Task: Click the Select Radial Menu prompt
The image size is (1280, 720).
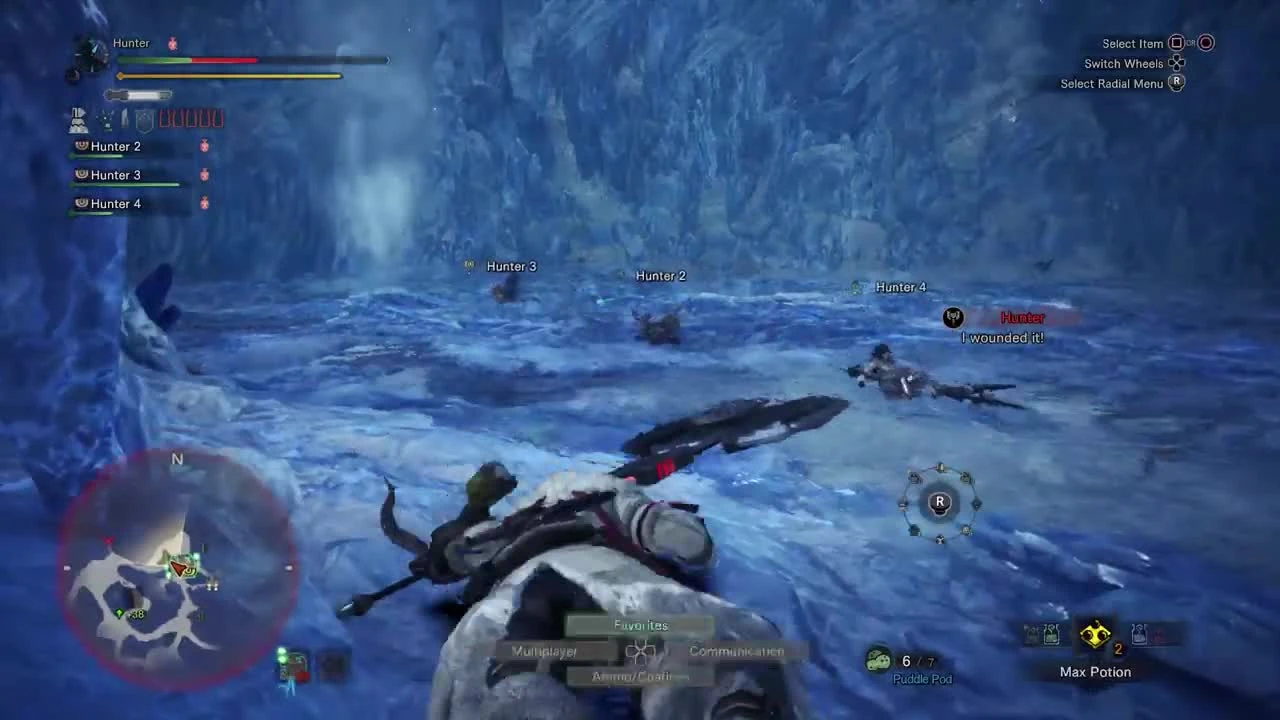Action: point(1113,83)
